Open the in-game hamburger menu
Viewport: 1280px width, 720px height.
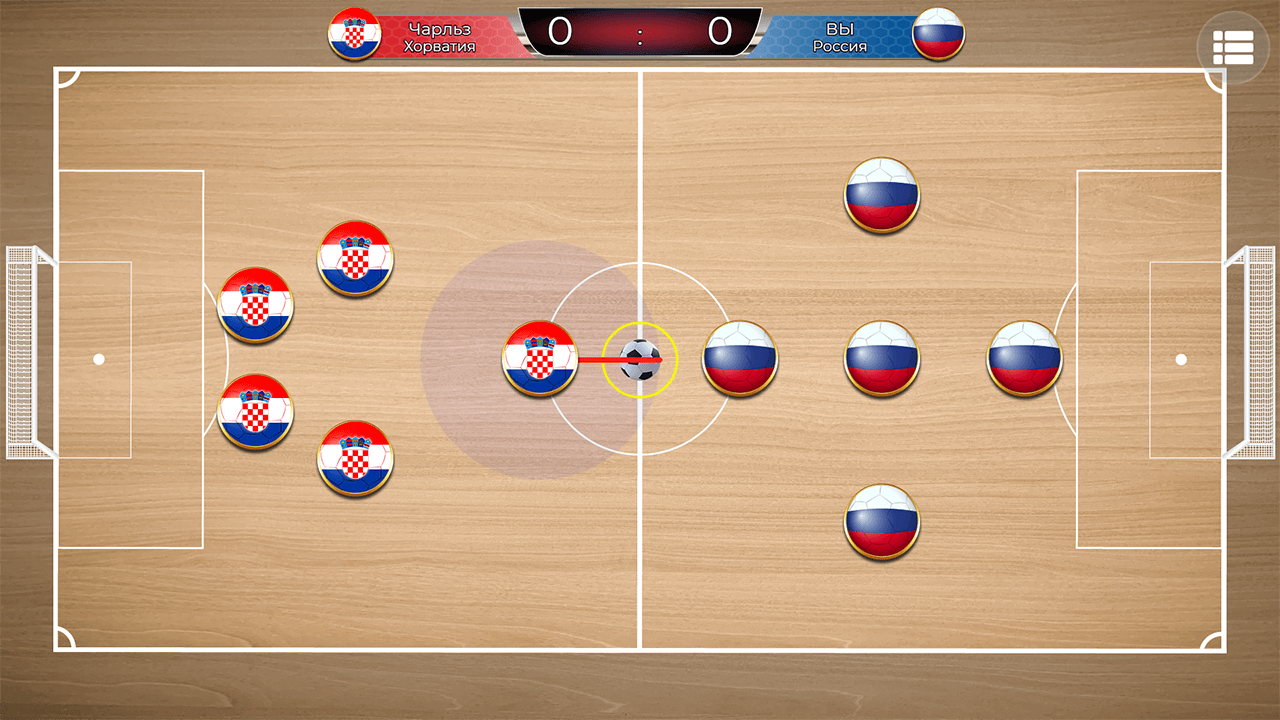click(x=1232, y=47)
